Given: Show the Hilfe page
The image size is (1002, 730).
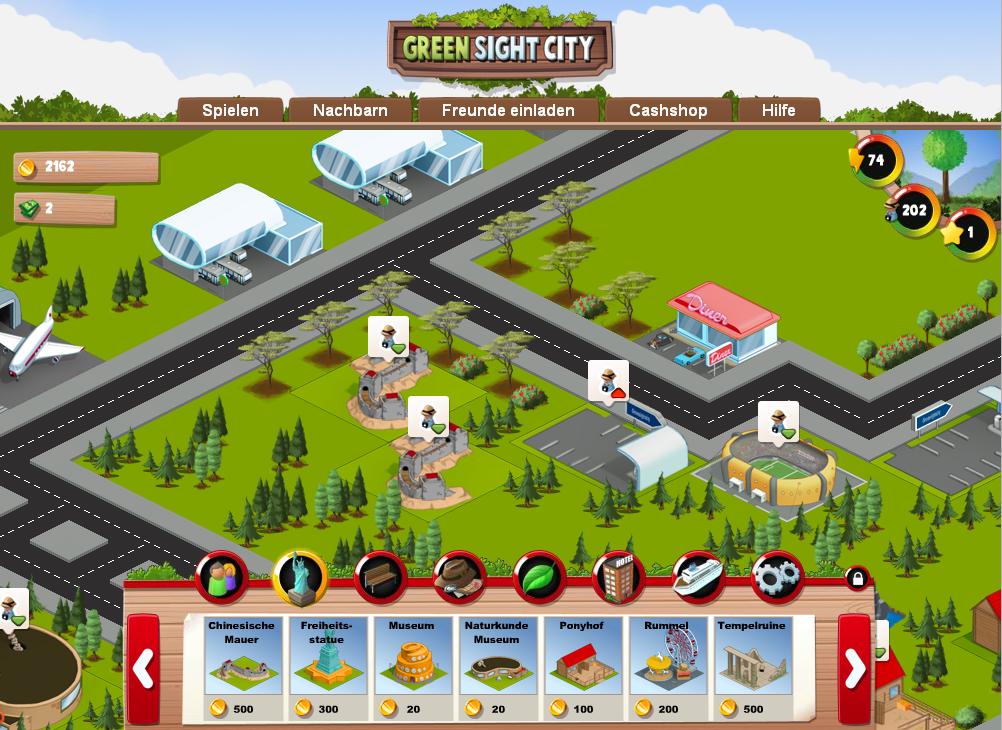Looking at the screenshot, I should coord(778,110).
